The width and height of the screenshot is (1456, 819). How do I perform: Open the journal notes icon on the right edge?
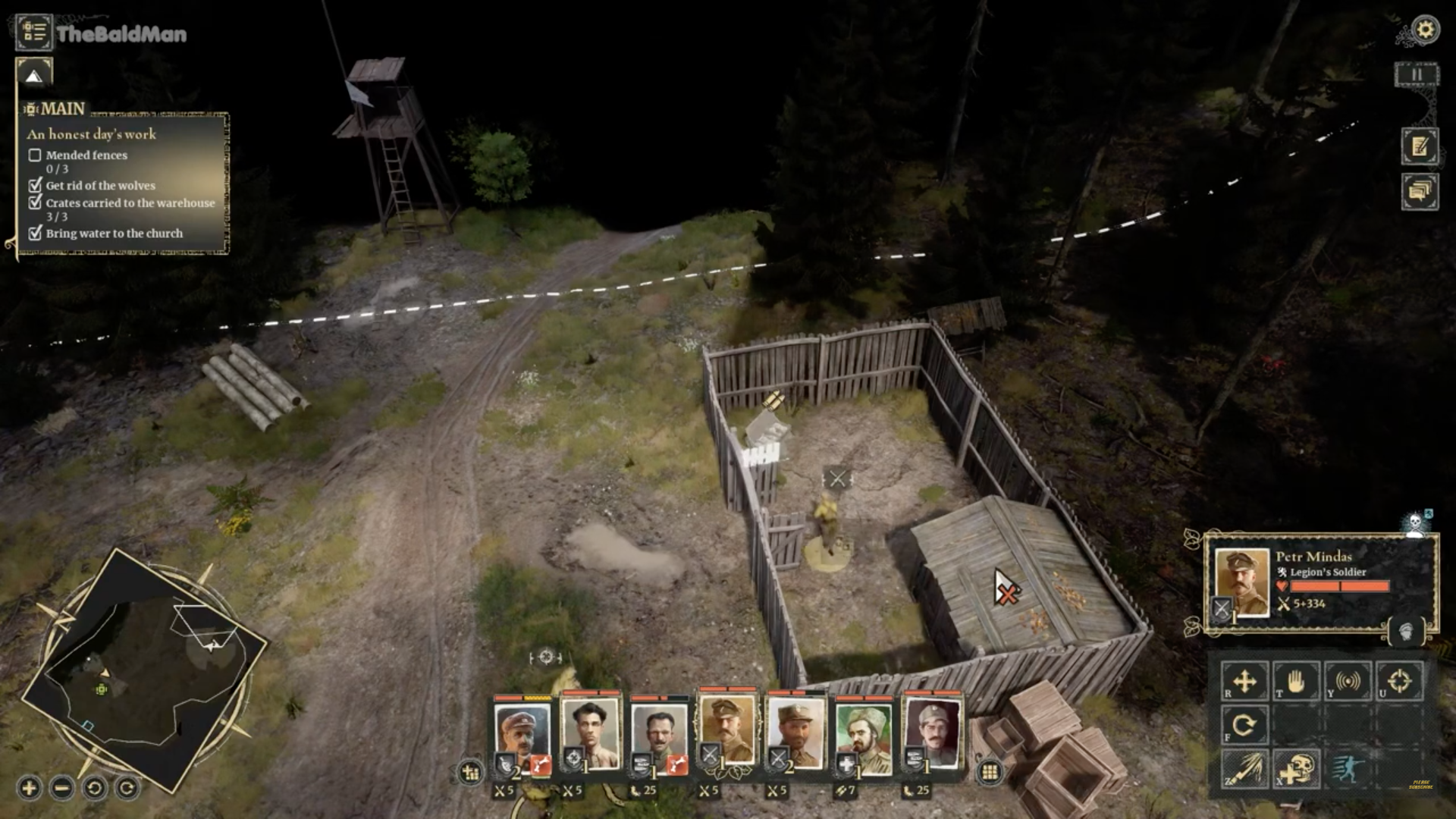(x=1421, y=147)
